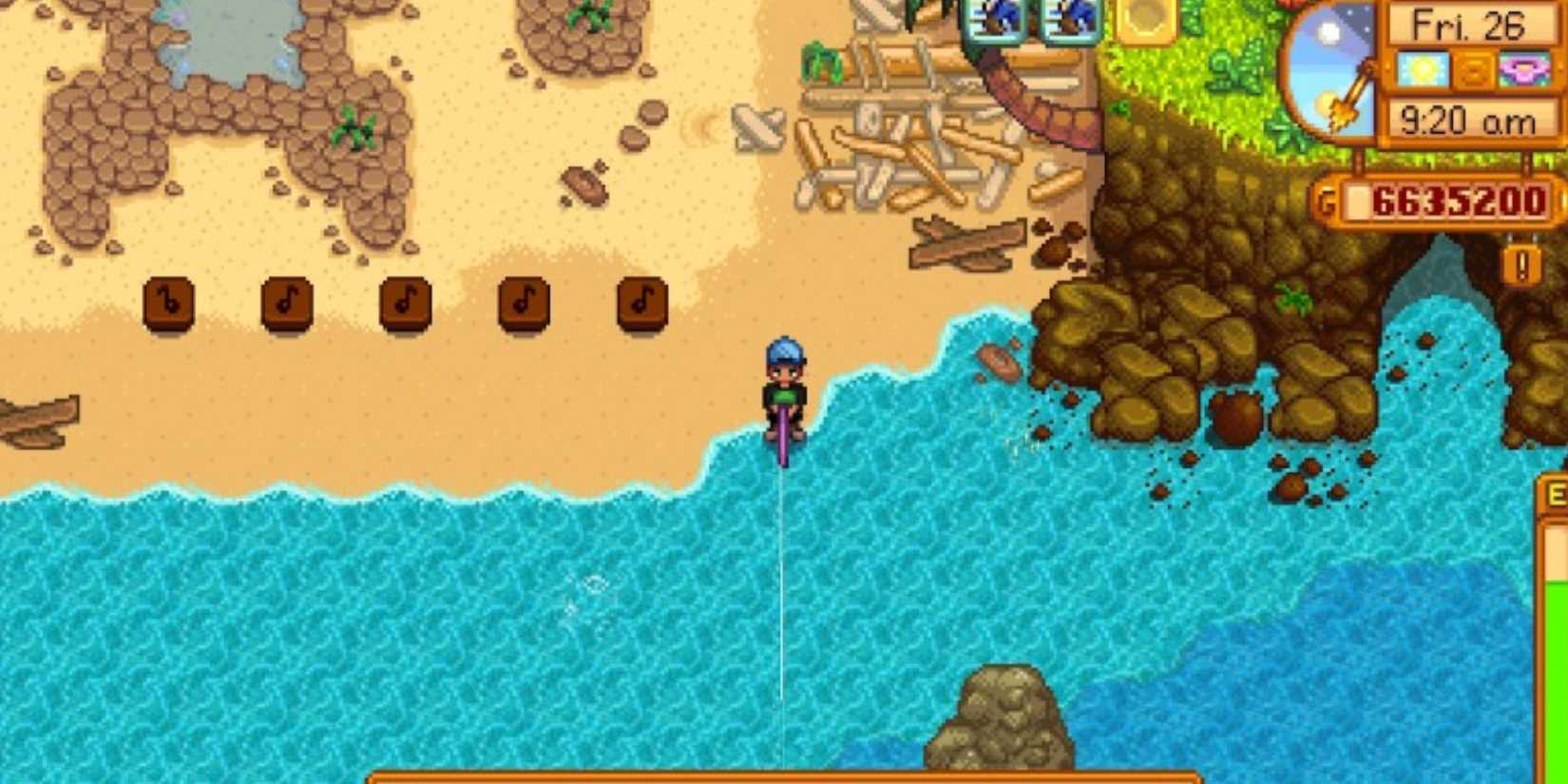
Task: Click the leftmost musical note block
Action: (x=166, y=304)
